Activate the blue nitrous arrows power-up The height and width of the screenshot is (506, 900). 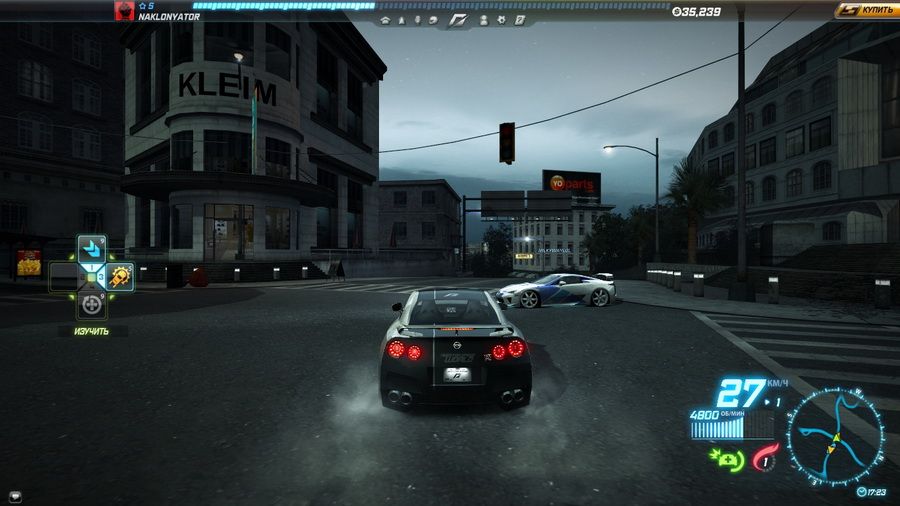pos(92,248)
